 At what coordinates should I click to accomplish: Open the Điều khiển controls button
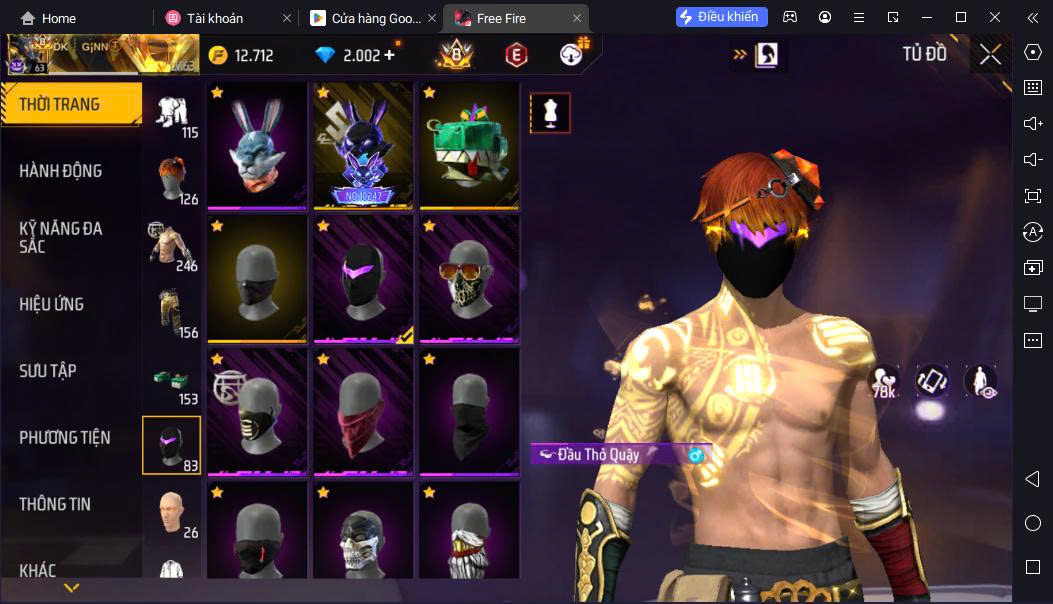tap(721, 17)
